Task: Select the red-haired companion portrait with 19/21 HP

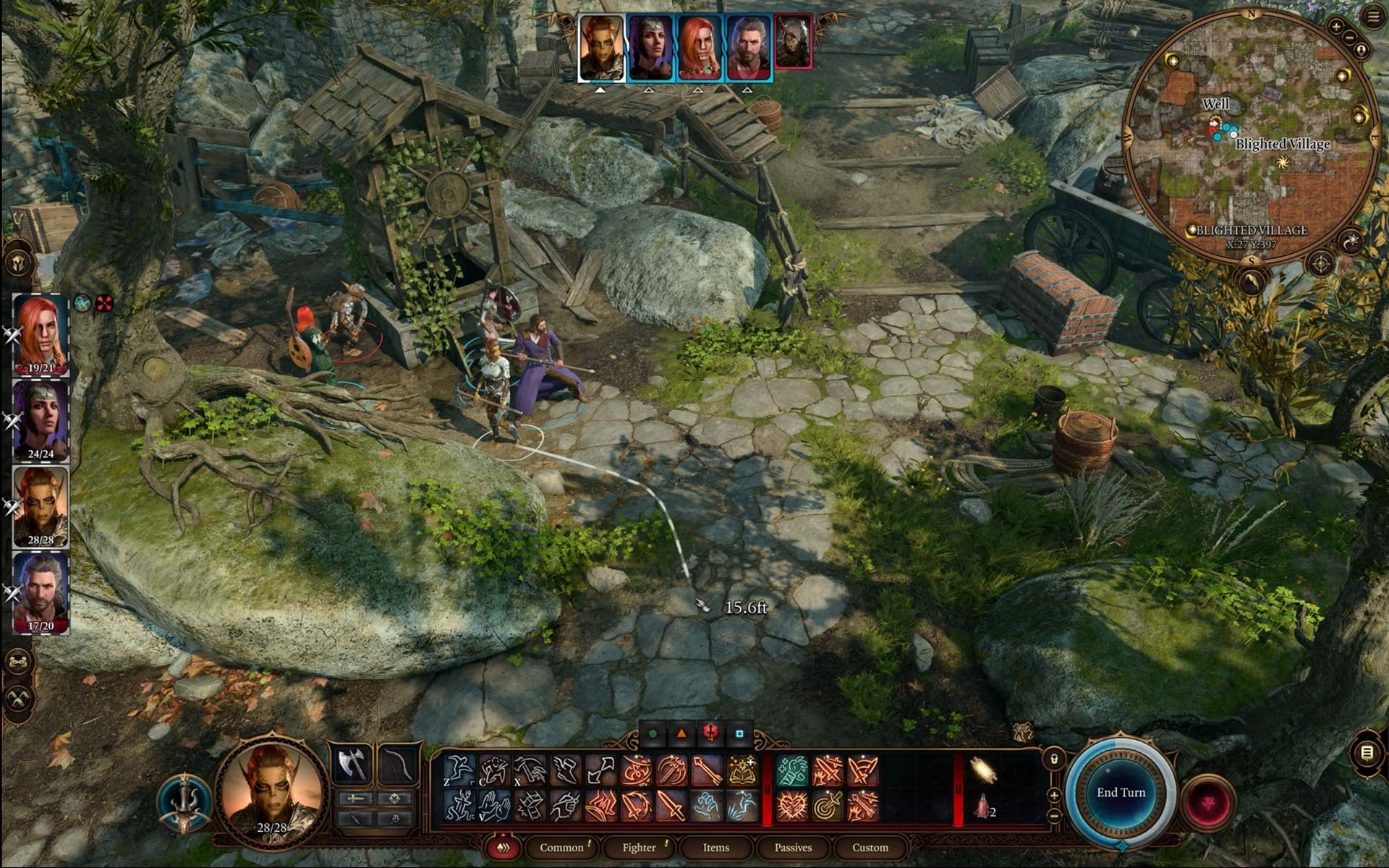Action: [41, 334]
